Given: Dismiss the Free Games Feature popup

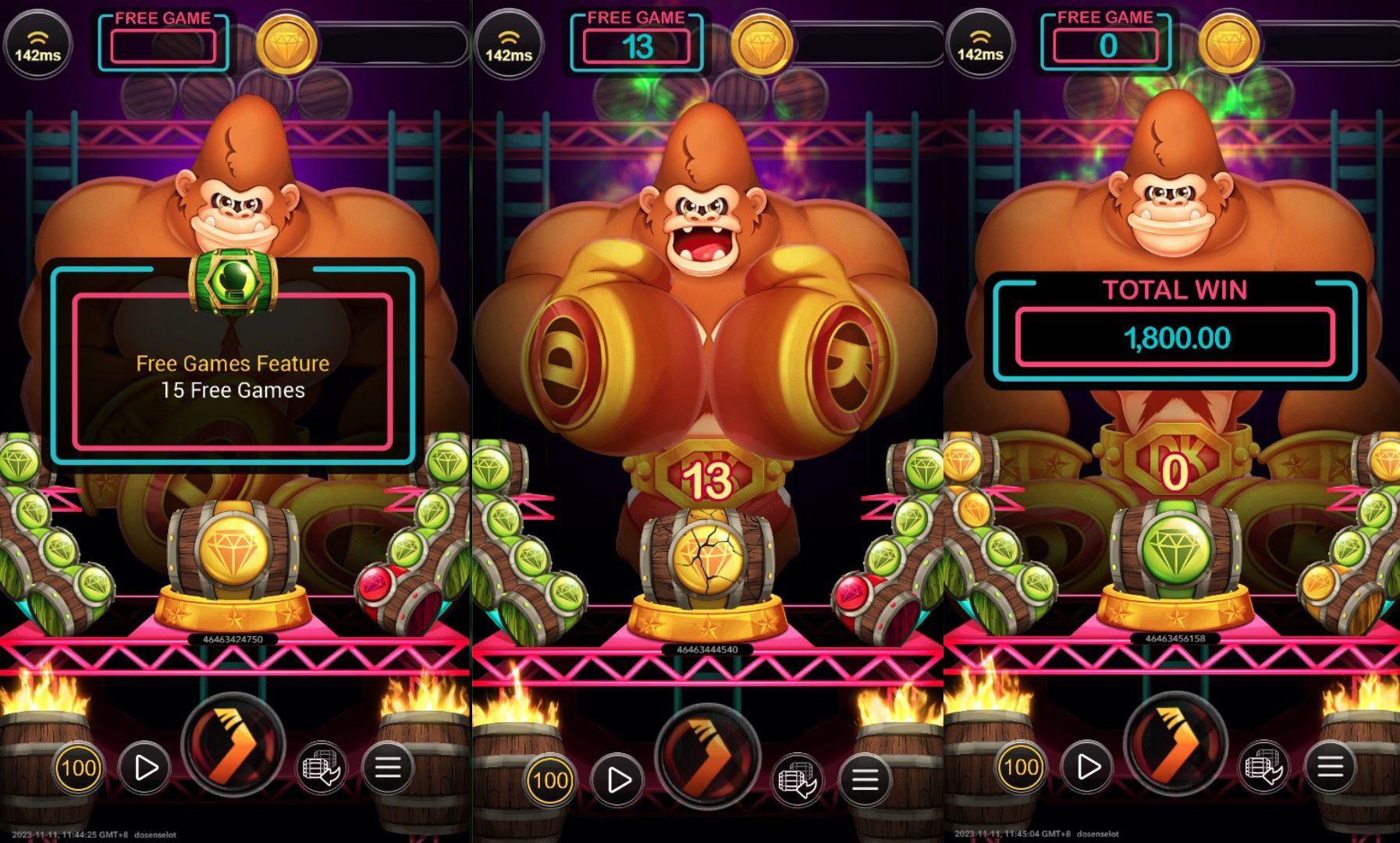Looking at the screenshot, I should click(x=233, y=371).
